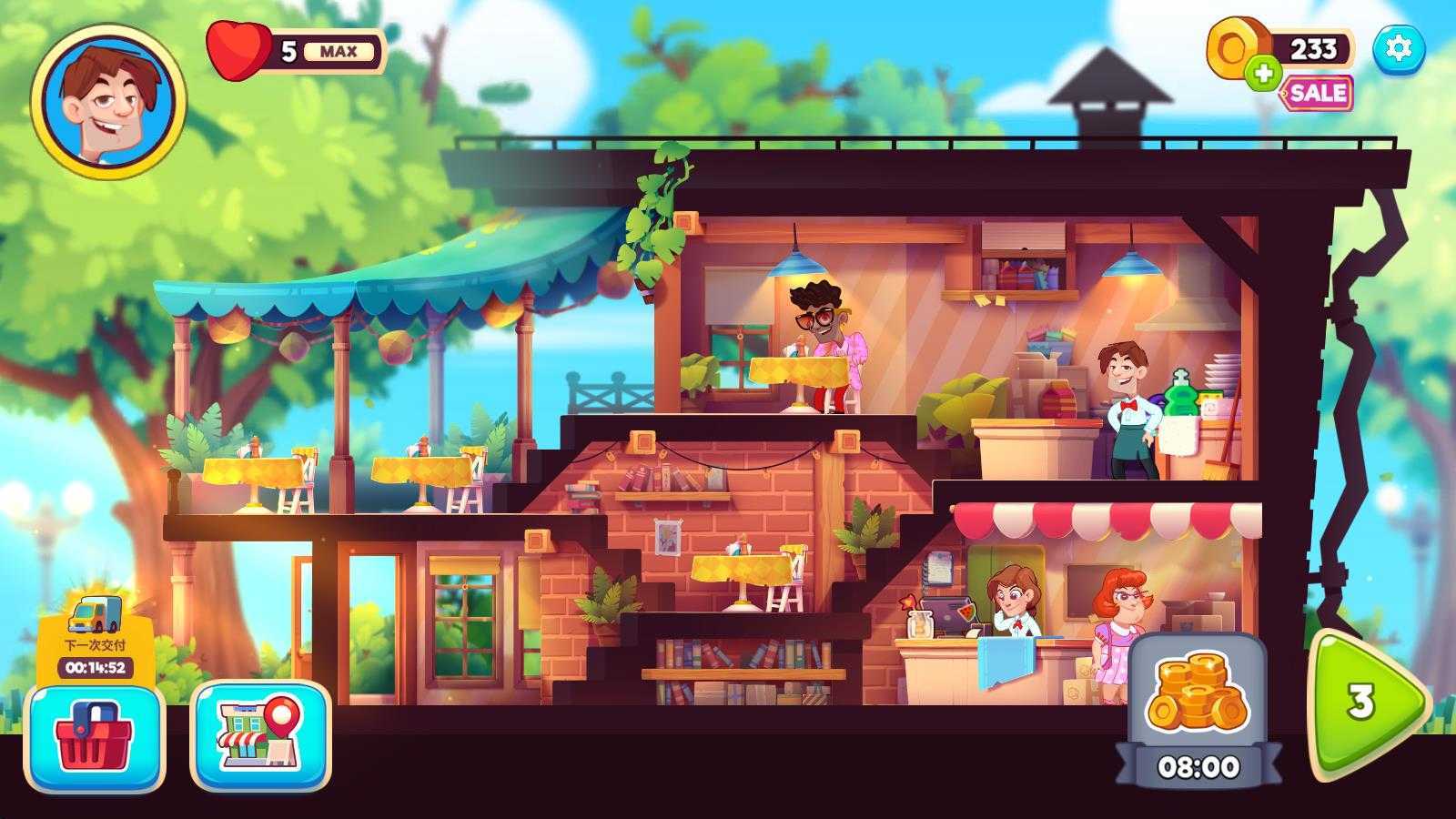Open the settings gear menu
Viewport: 1456px width, 819px height.
tap(1398, 47)
